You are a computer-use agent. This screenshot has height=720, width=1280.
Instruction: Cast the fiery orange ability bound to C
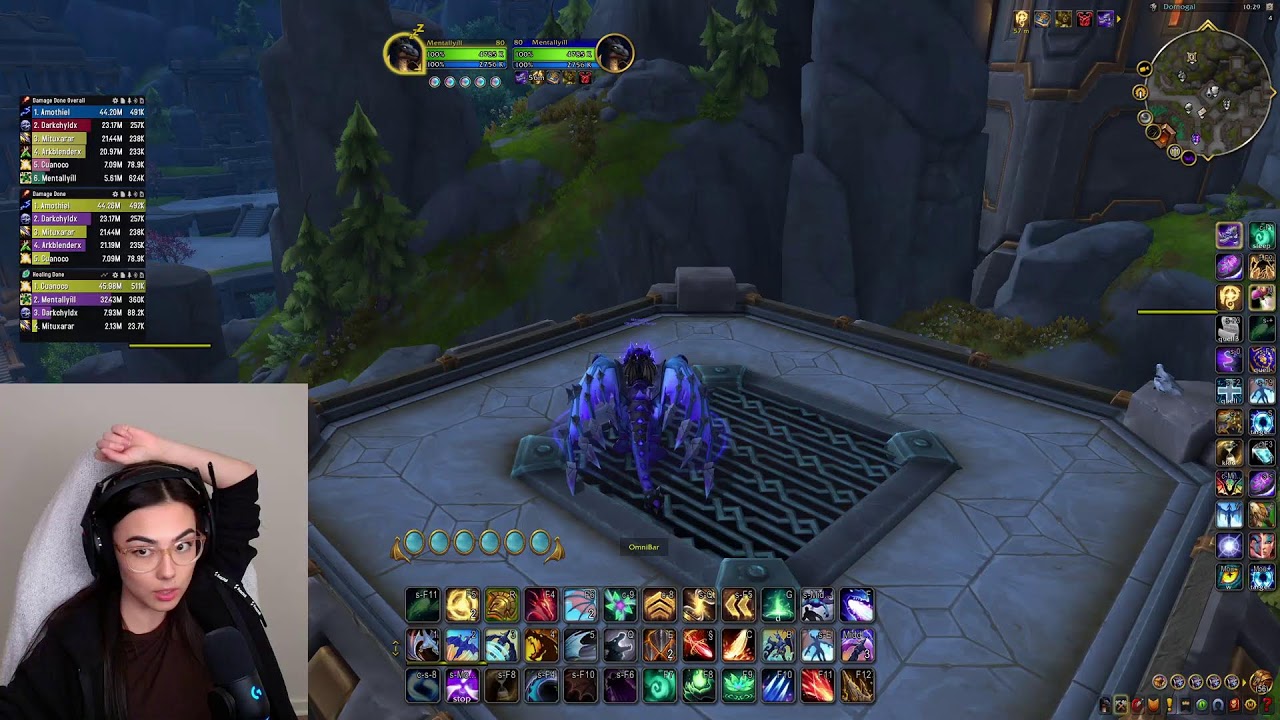(x=738, y=646)
